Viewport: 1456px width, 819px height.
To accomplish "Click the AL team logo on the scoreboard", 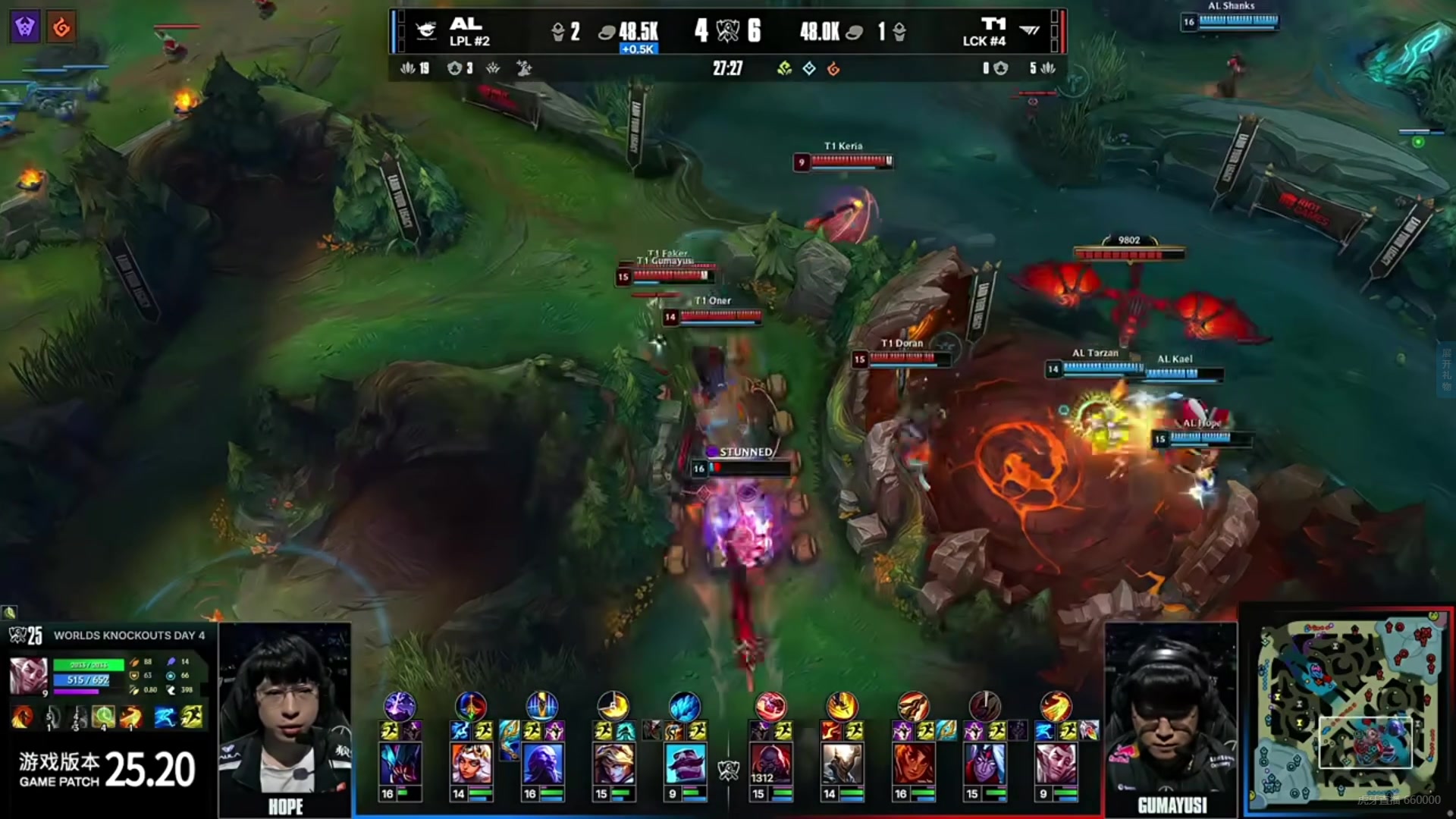I will click(x=426, y=31).
